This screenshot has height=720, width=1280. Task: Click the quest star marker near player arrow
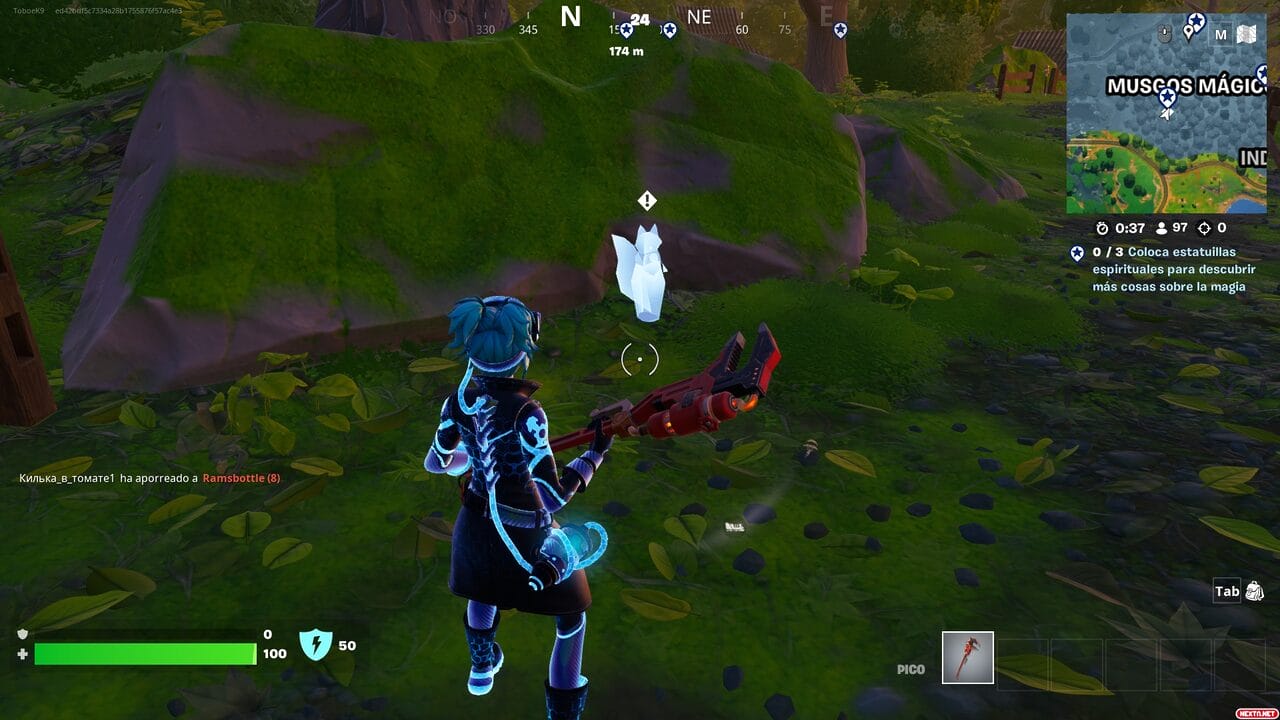[1167, 97]
